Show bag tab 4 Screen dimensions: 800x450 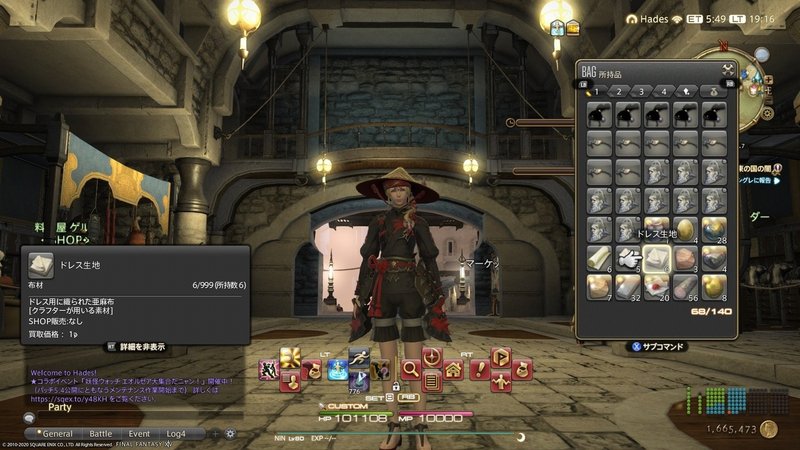point(664,91)
